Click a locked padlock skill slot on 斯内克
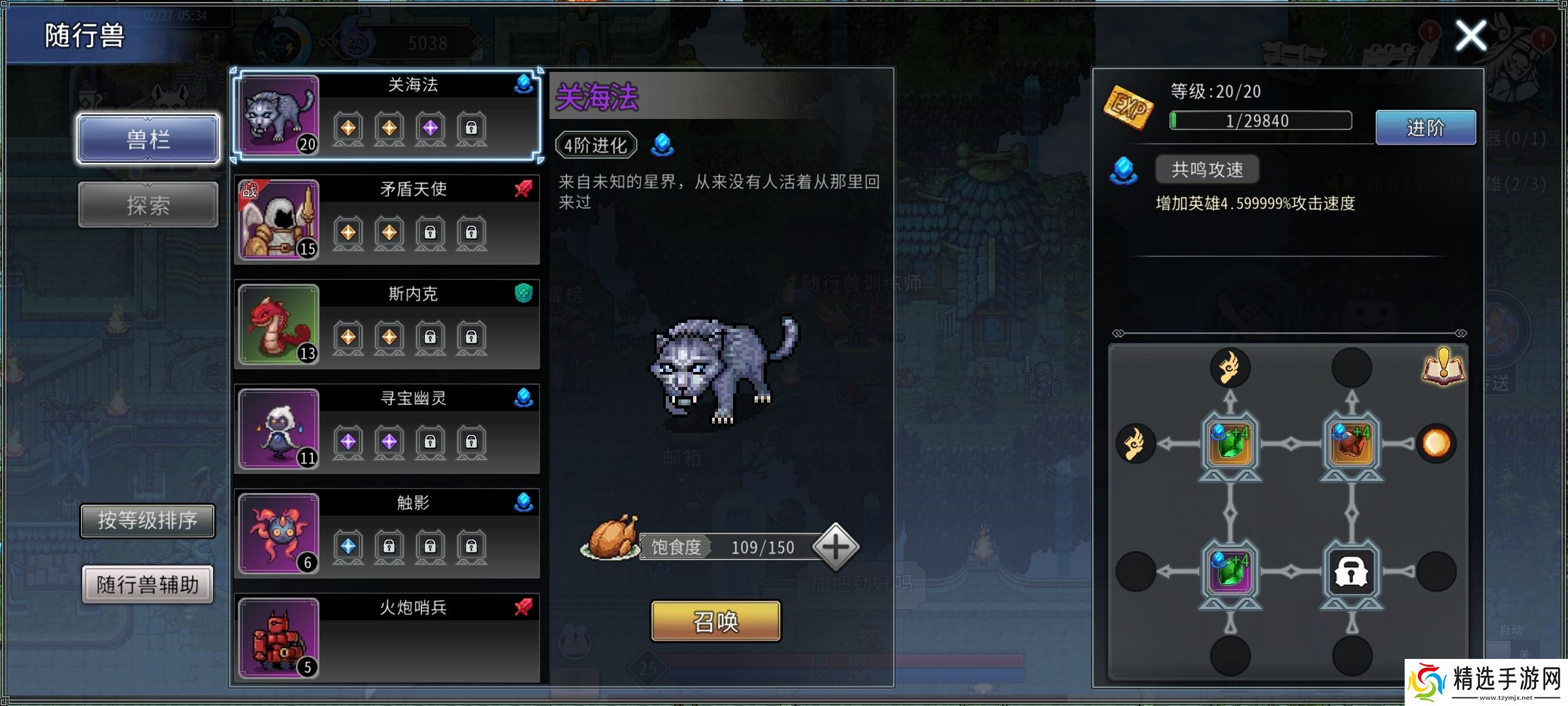 pyautogui.click(x=431, y=337)
